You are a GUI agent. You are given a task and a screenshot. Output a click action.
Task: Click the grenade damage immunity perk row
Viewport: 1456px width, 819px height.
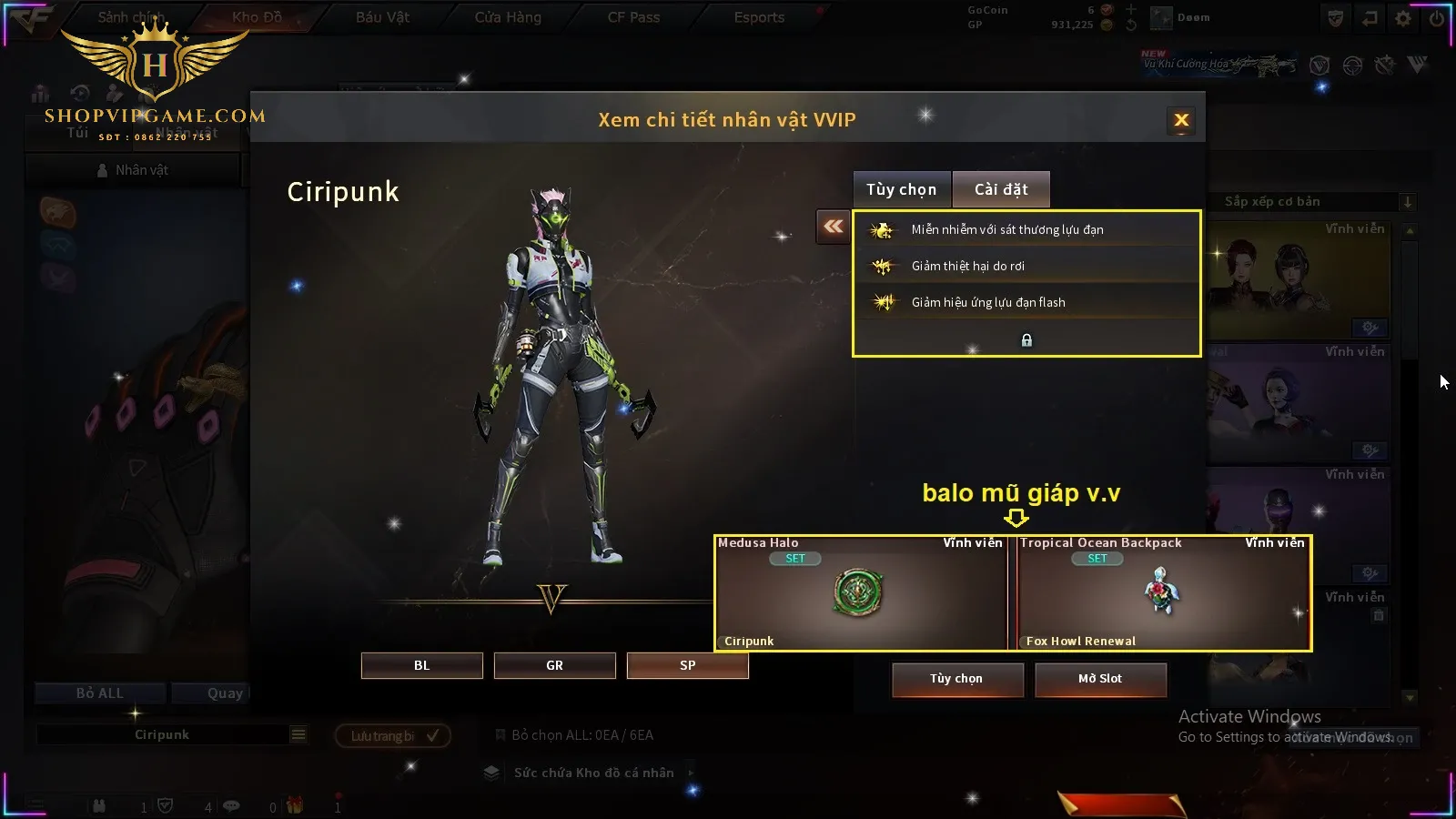(x=1026, y=230)
